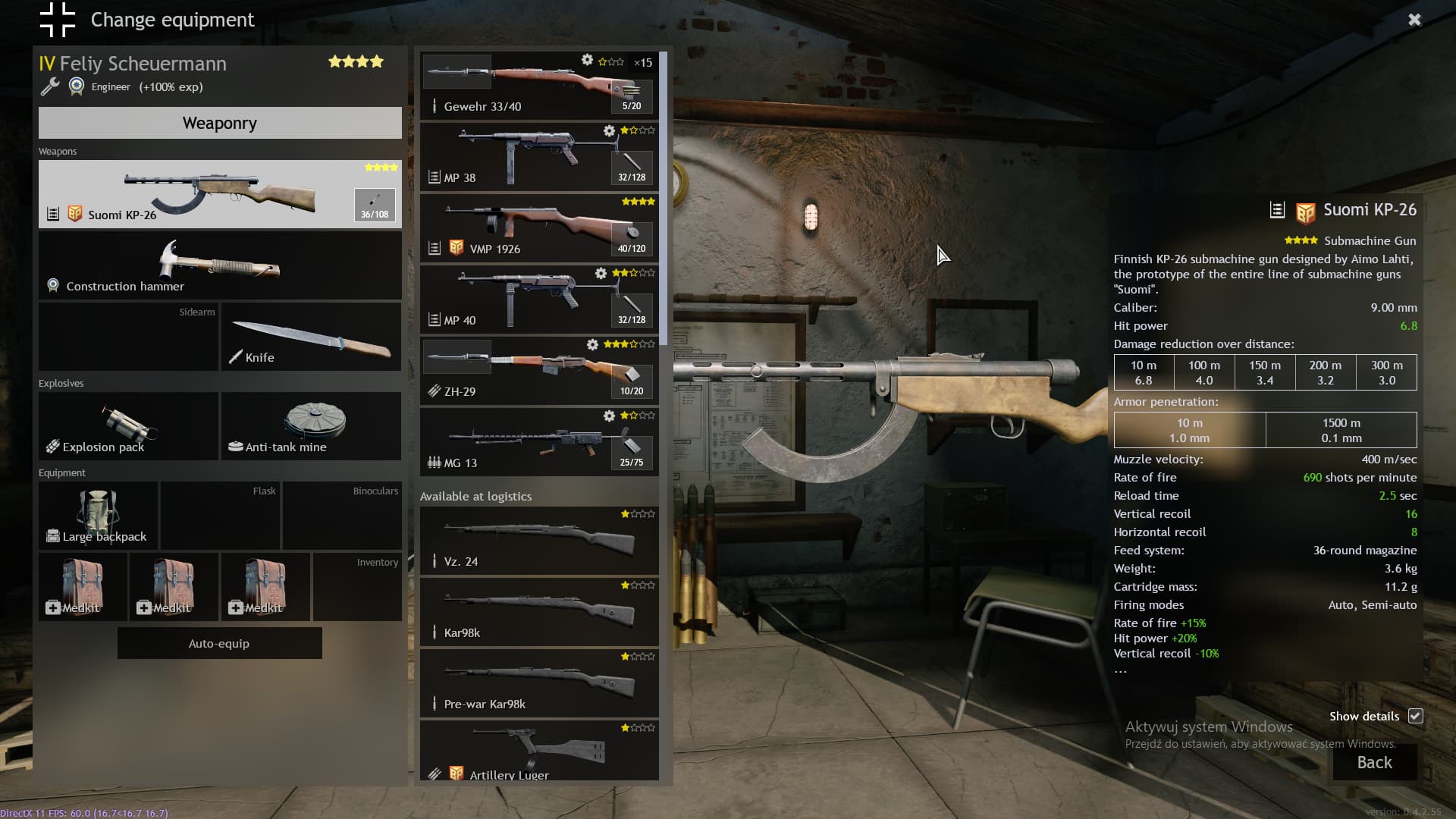Select the Construction hammer slot
This screenshot has width=1456, height=819.
pyautogui.click(x=220, y=265)
